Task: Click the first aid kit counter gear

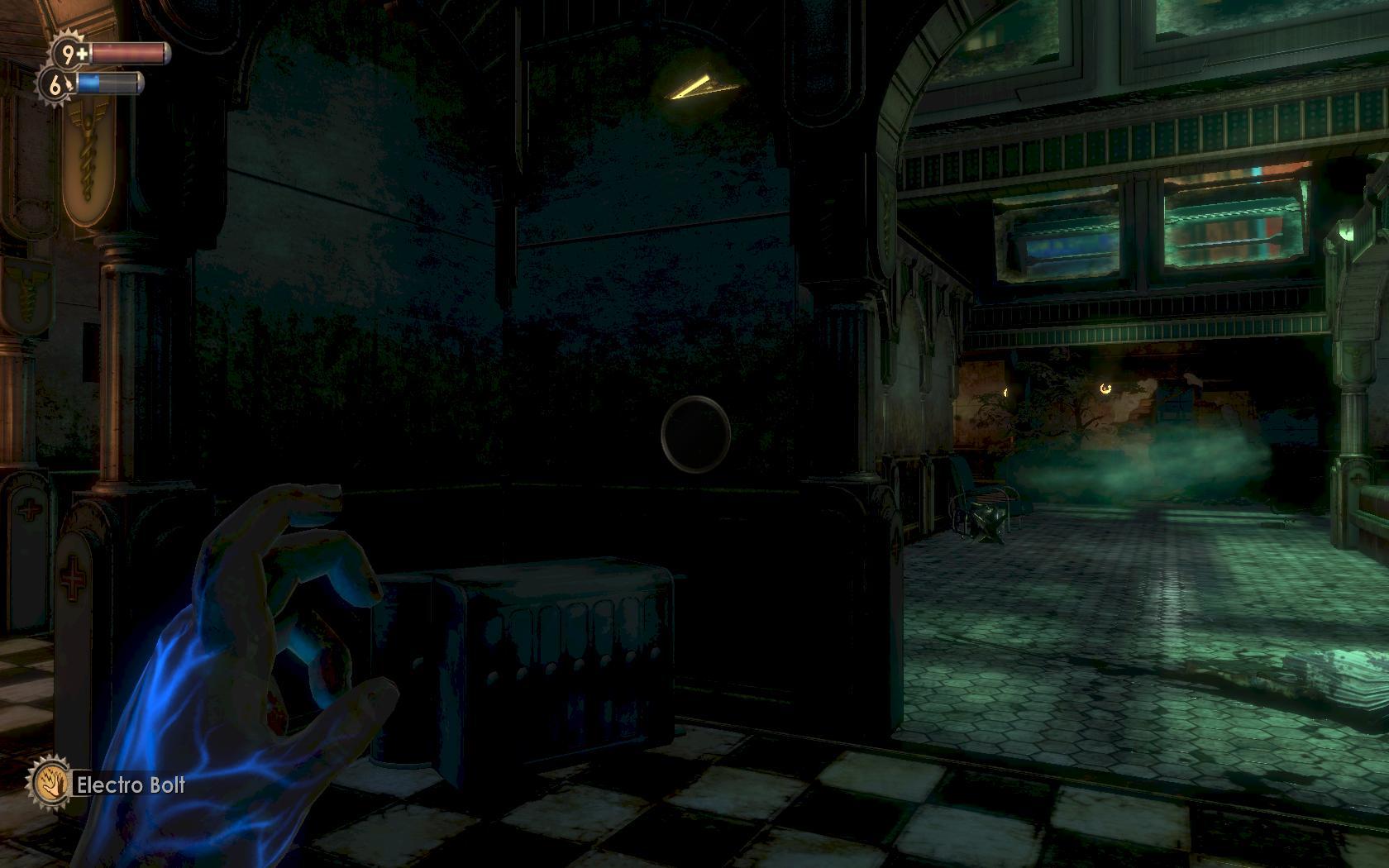Action: (x=69, y=54)
